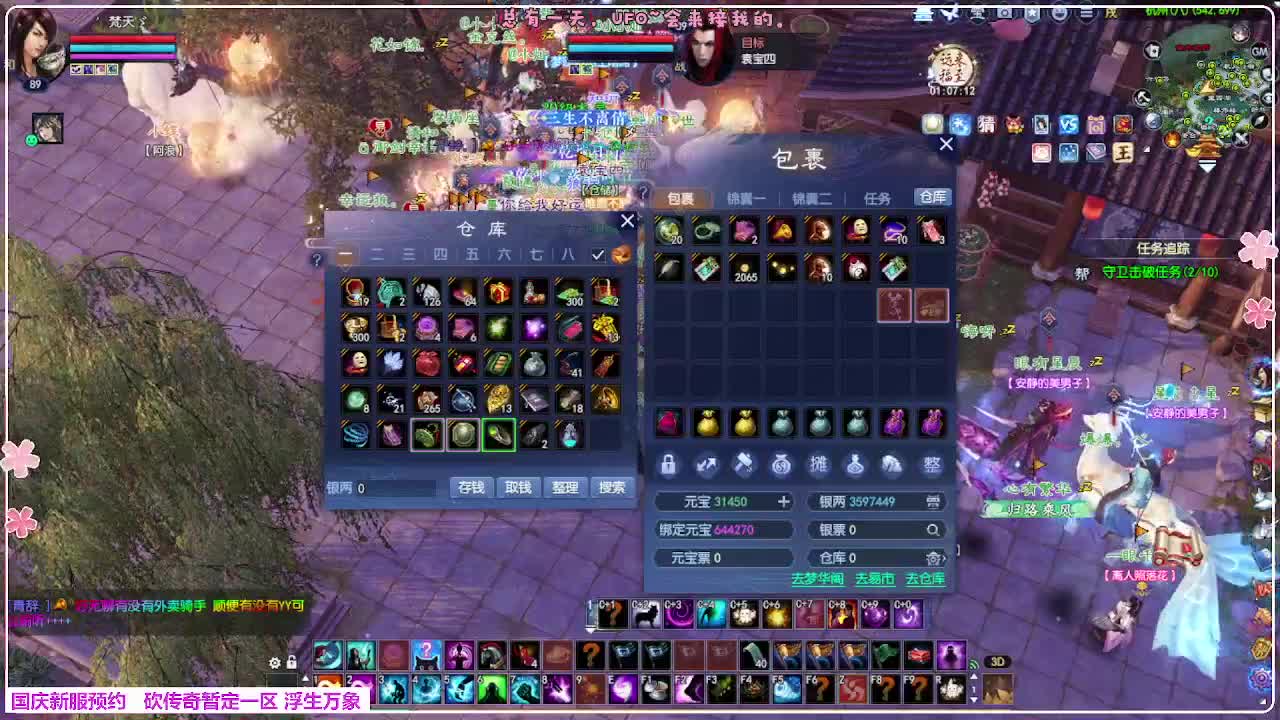Check the checkbox beside warehouse tab 八

click(x=598, y=254)
